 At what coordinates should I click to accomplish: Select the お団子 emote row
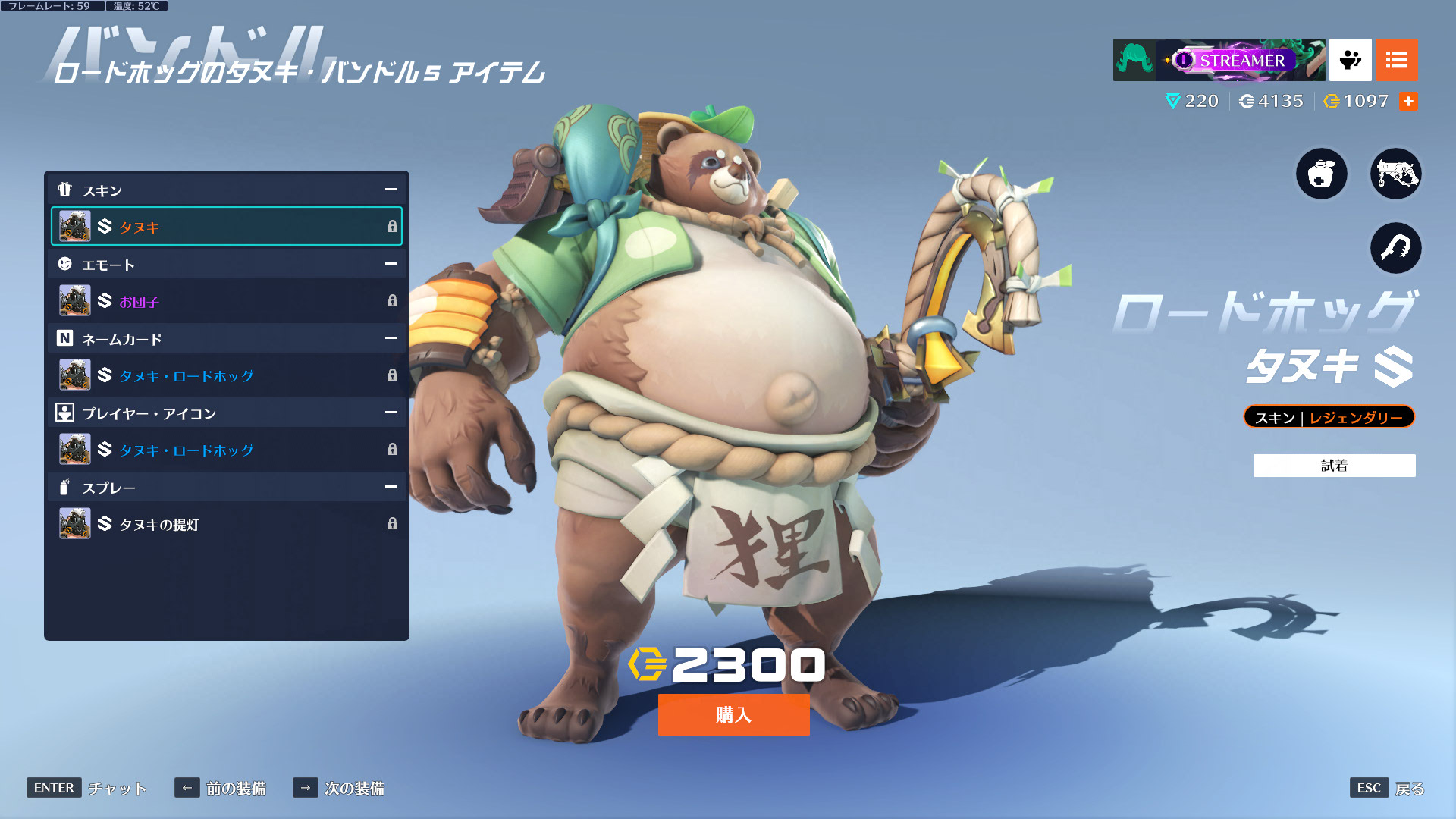(226, 301)
